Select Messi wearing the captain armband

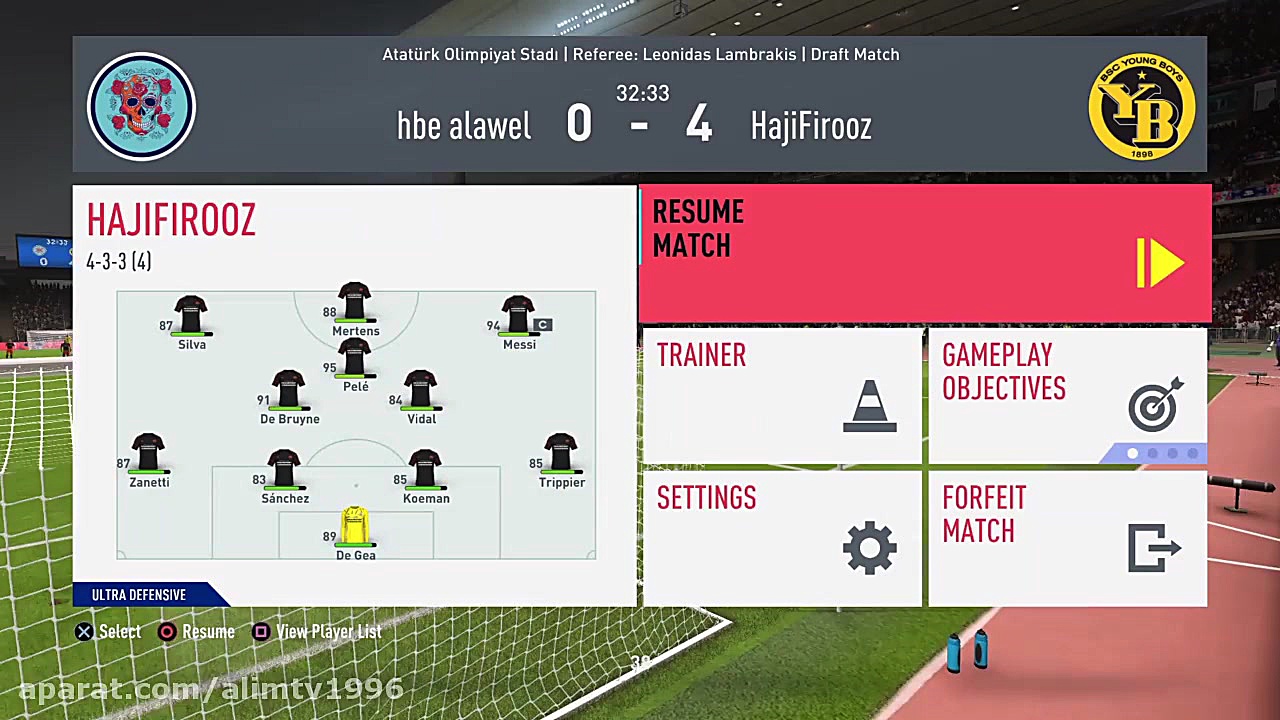pos(519,318)
